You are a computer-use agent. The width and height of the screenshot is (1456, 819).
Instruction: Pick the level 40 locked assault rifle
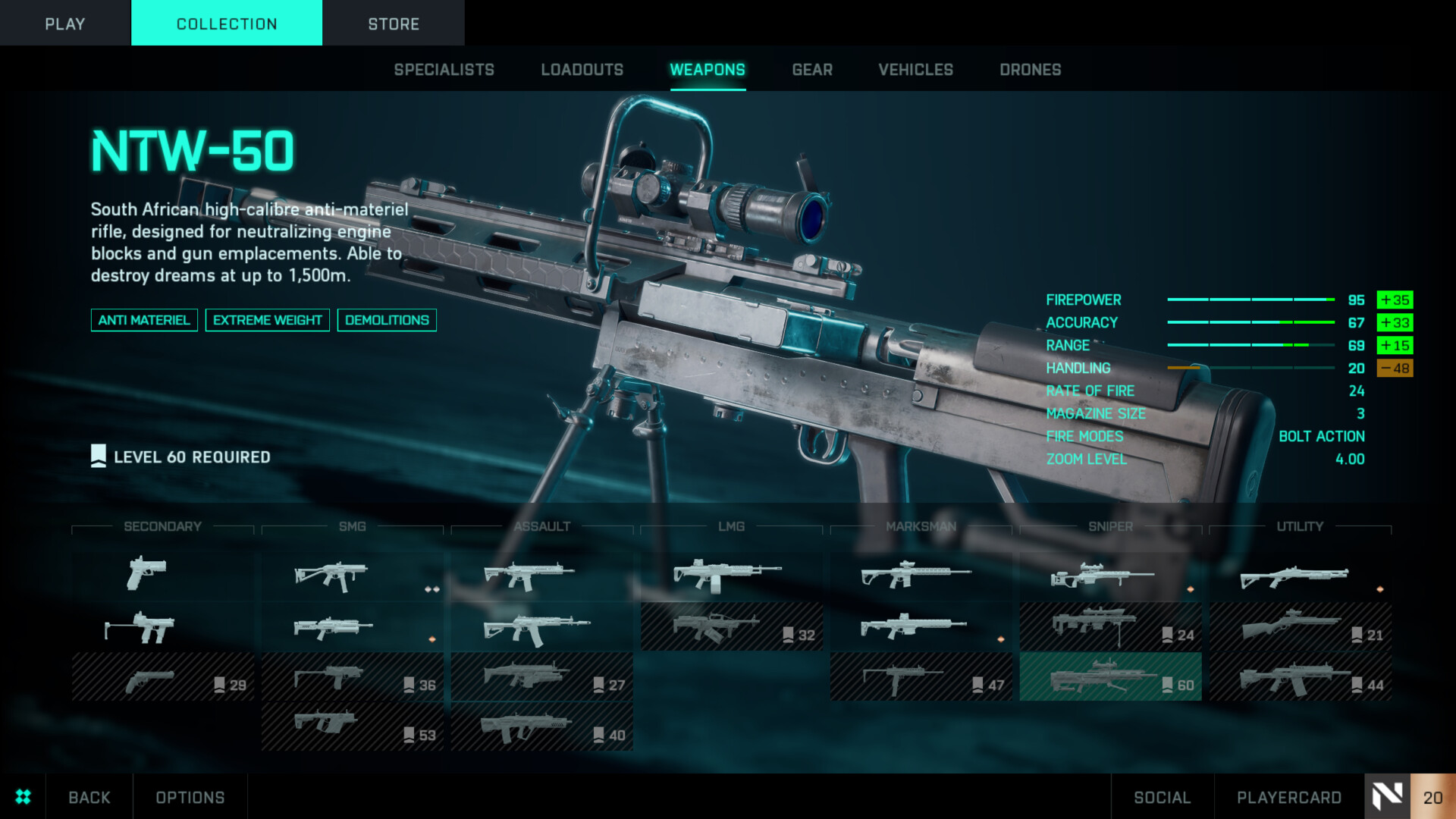tap(541, 726)
